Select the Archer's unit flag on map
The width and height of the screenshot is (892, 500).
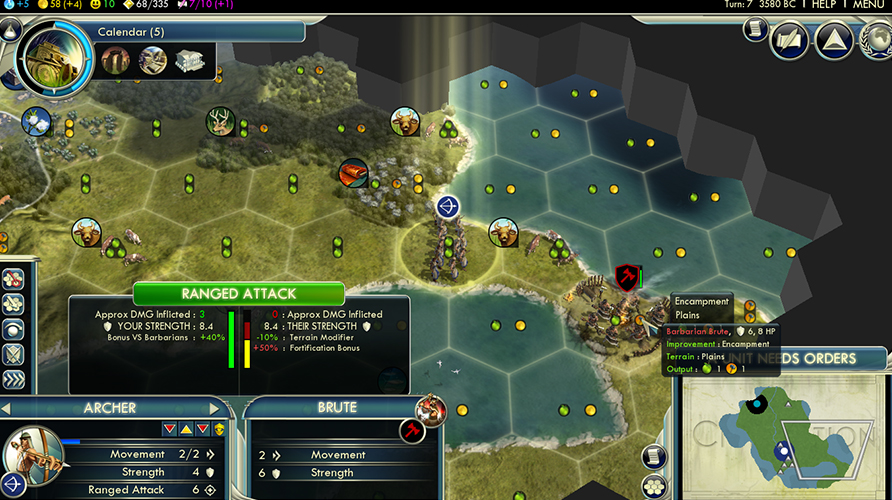click(447, 207)
